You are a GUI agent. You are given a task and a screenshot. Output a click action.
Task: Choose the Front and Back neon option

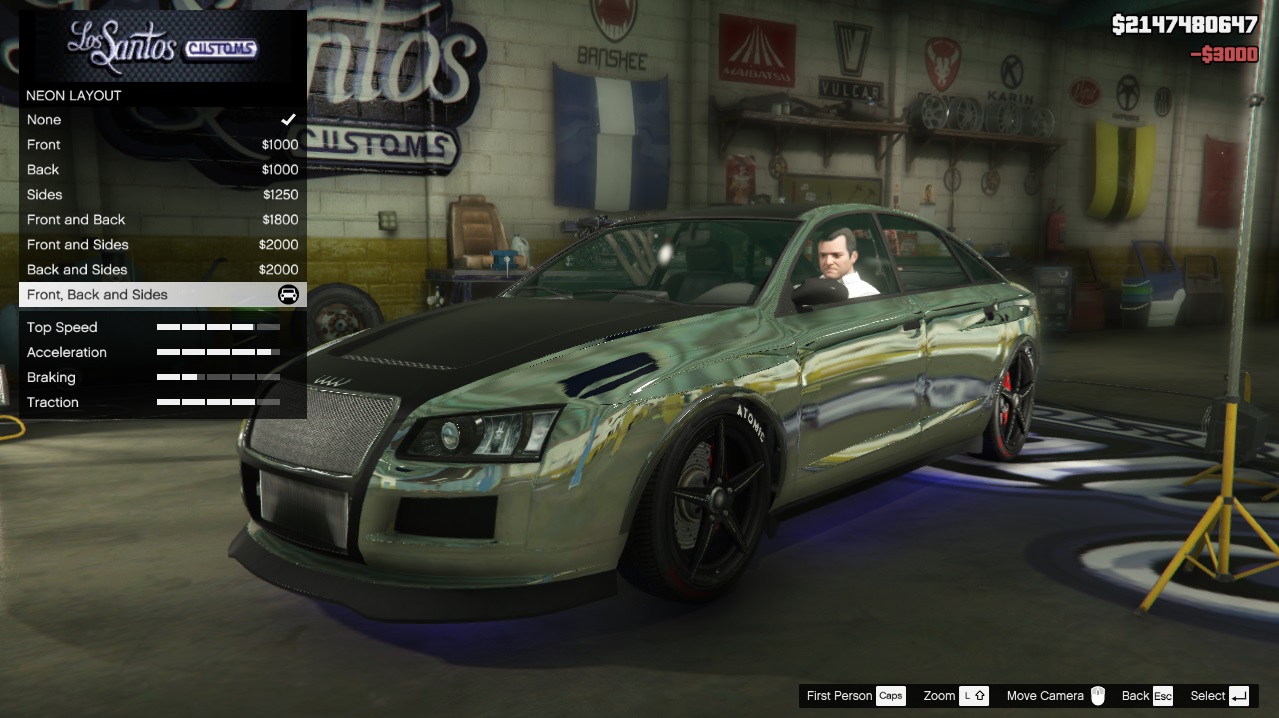point(162,220)
